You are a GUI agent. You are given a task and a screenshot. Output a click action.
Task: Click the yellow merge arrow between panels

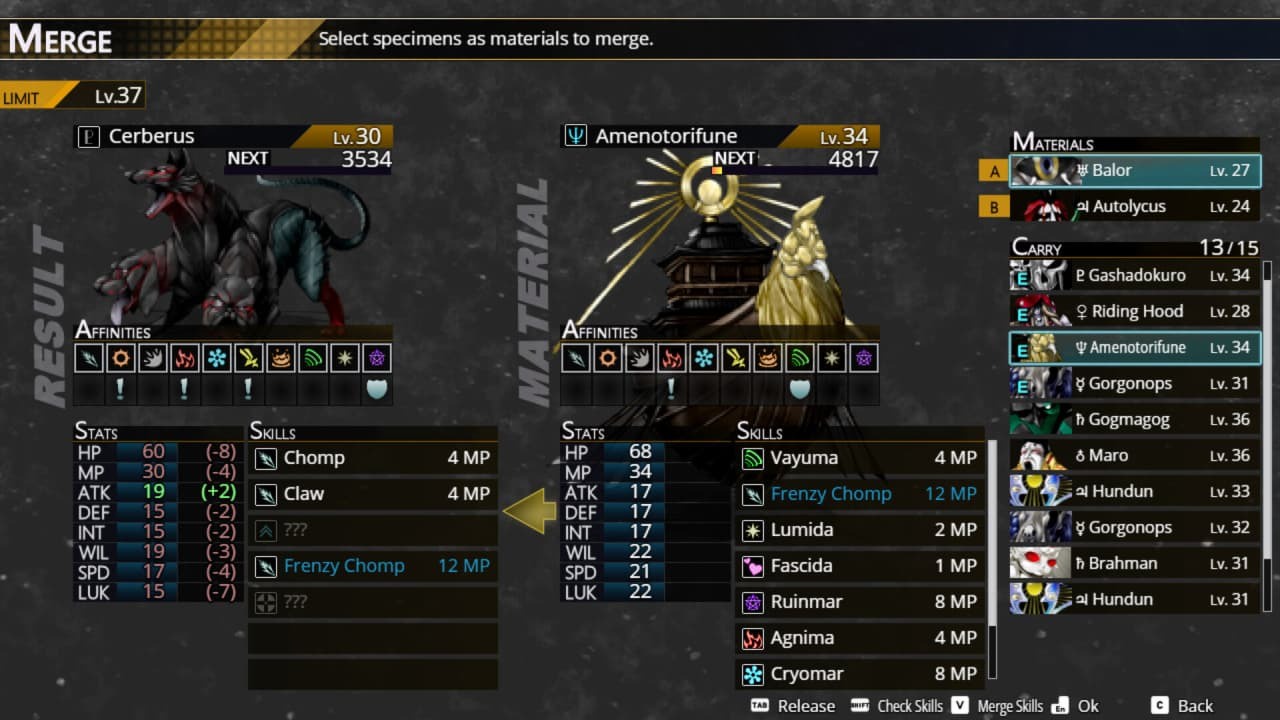[531, 512]
